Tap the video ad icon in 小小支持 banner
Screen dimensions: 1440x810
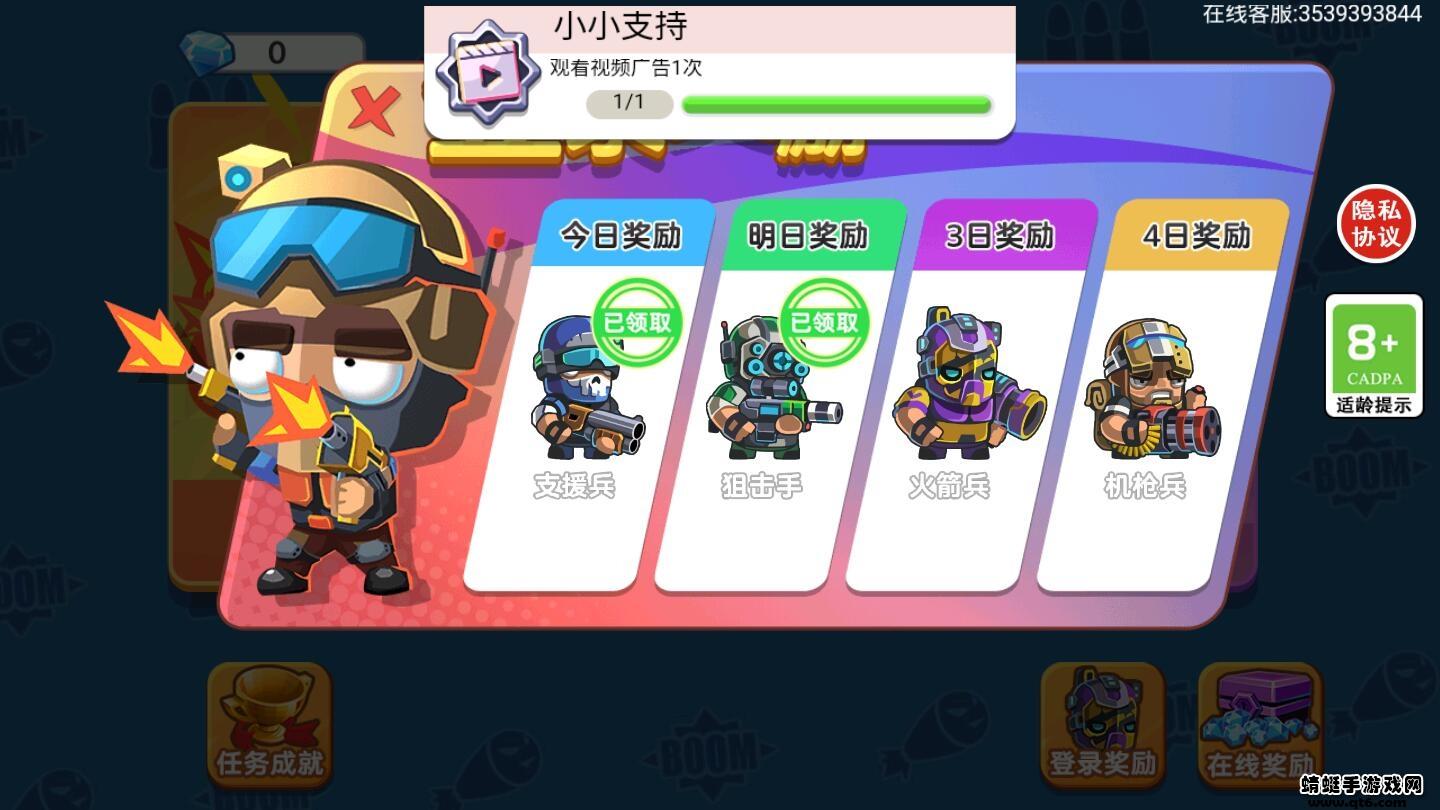(x=488, y=76)
